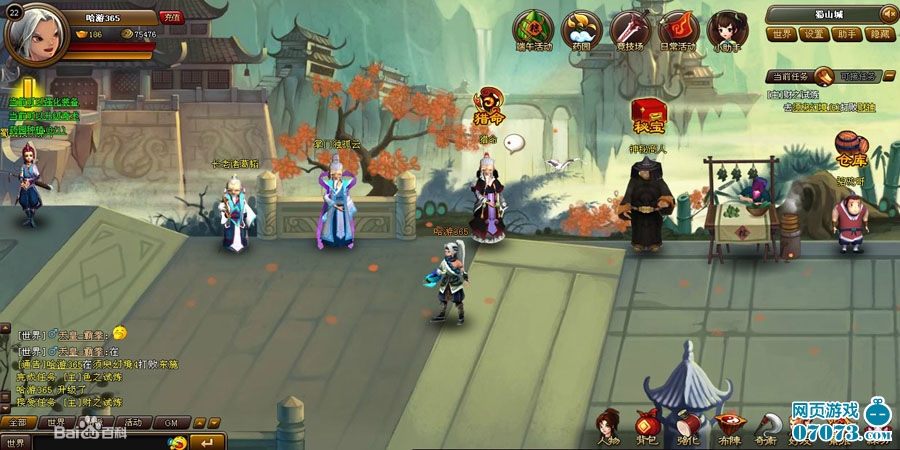Open the 药园 herb garden

[x=581, y=30]
